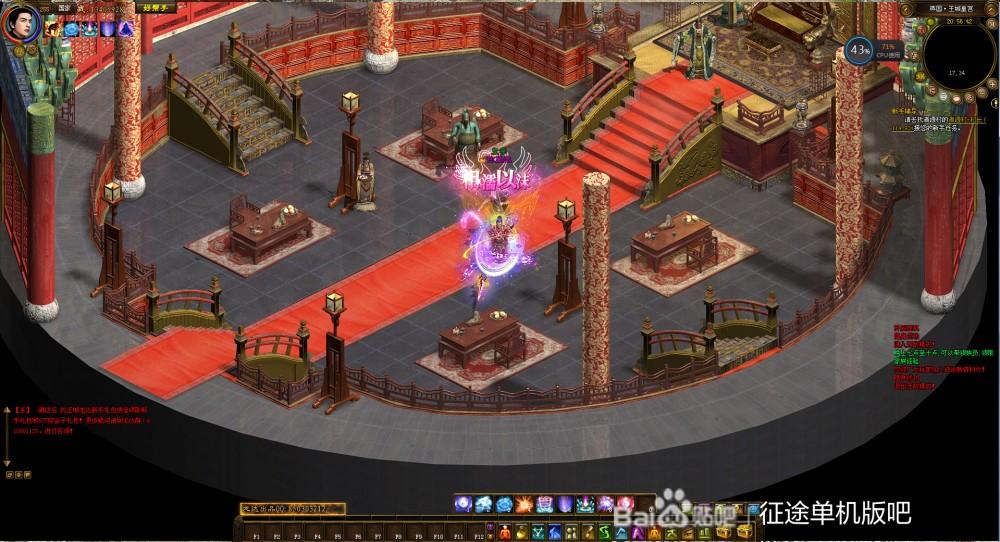
Task: Select the blue swirl buff icon beside the portrait
Action: [72, 30]
